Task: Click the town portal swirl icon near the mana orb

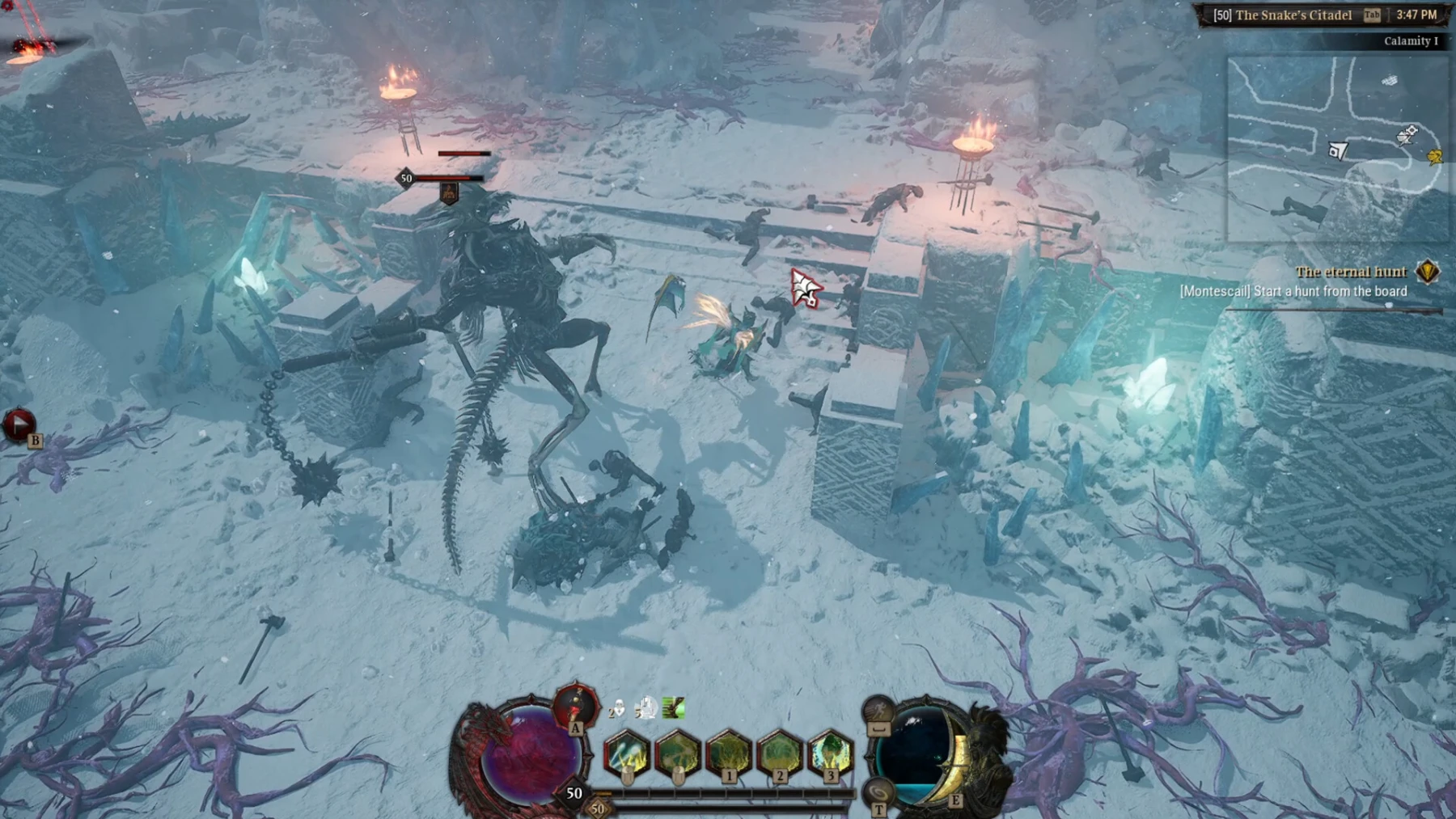Action: (880, 790)
